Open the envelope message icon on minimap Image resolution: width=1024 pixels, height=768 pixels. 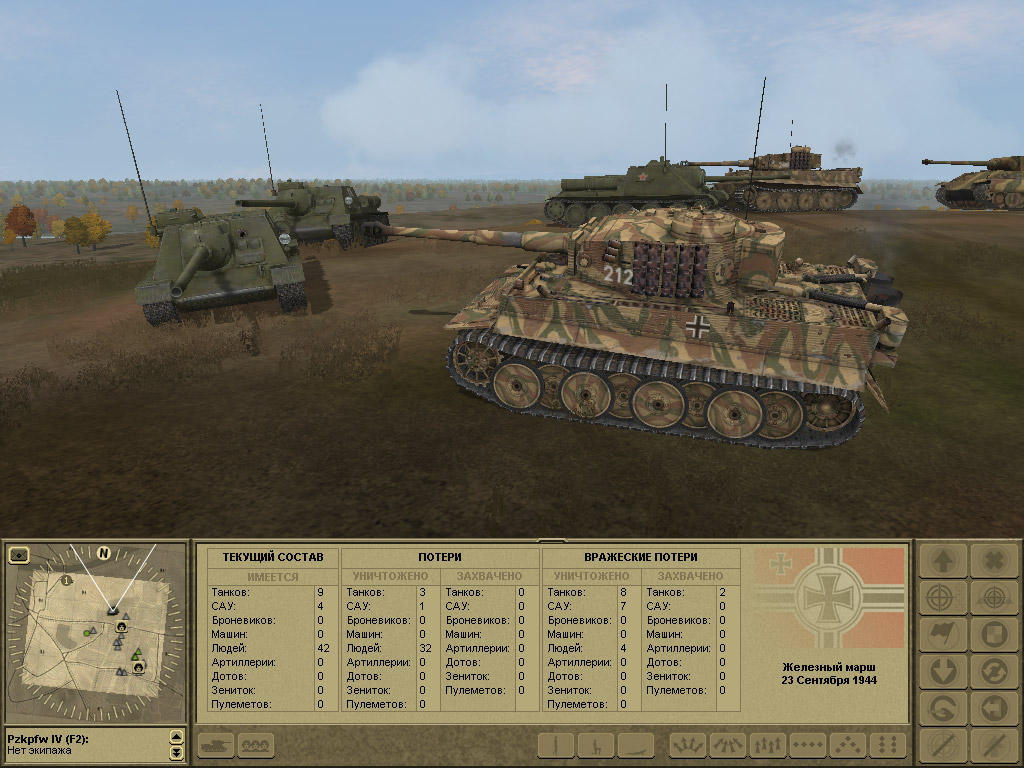19,554
